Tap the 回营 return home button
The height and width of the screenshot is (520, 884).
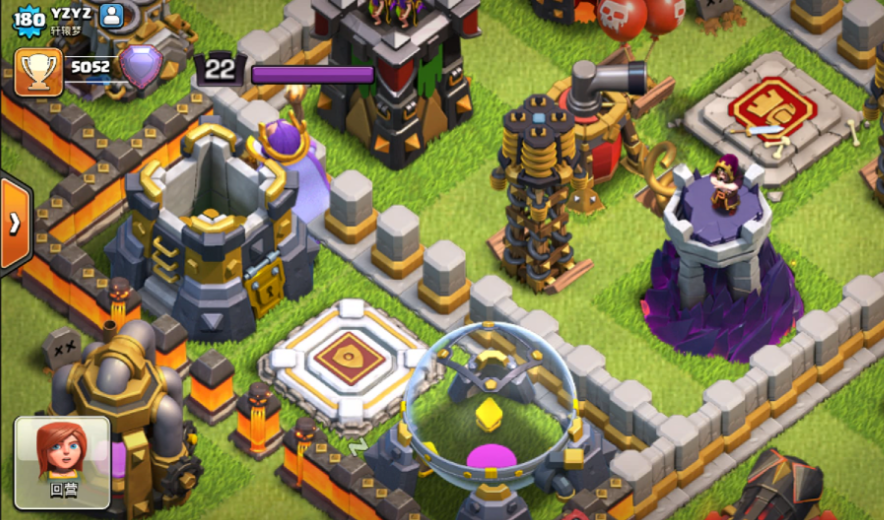coord(62,461)
